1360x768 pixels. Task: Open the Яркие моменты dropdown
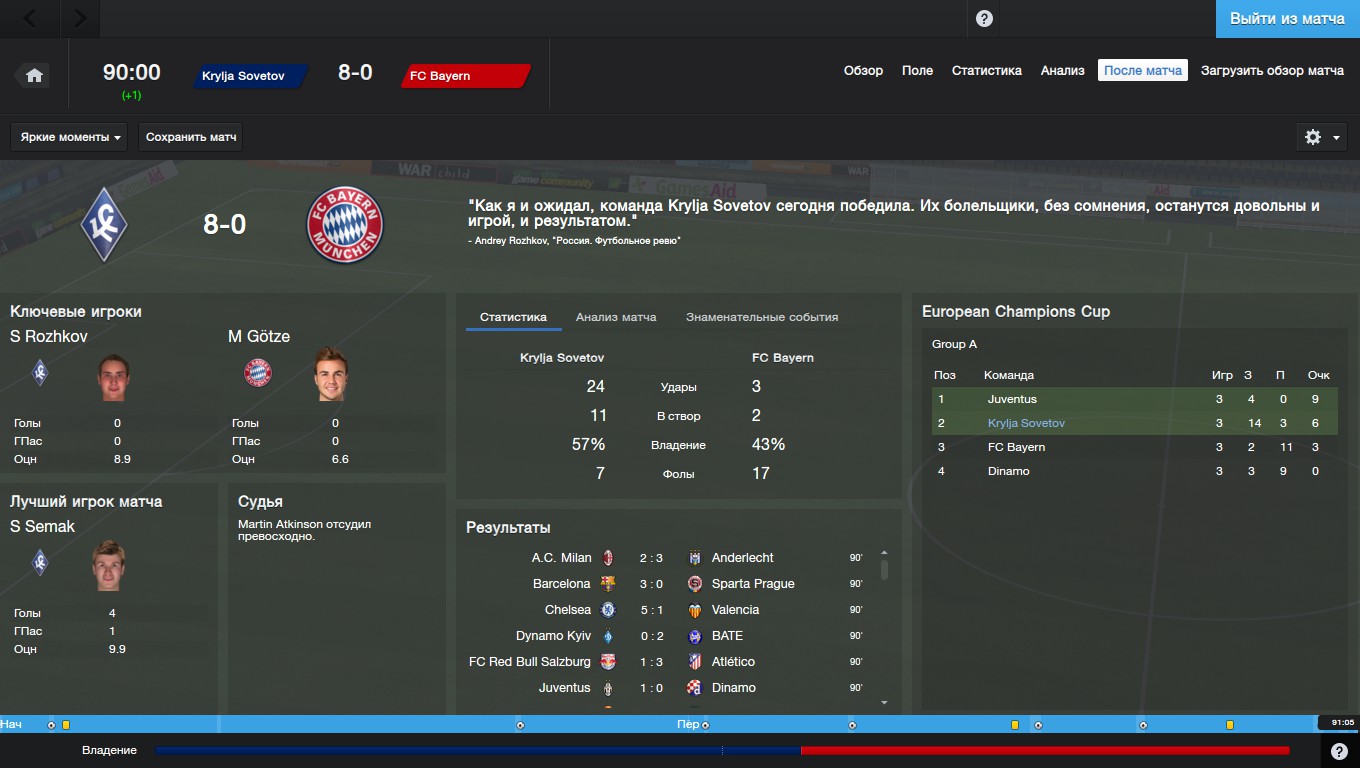68,136
